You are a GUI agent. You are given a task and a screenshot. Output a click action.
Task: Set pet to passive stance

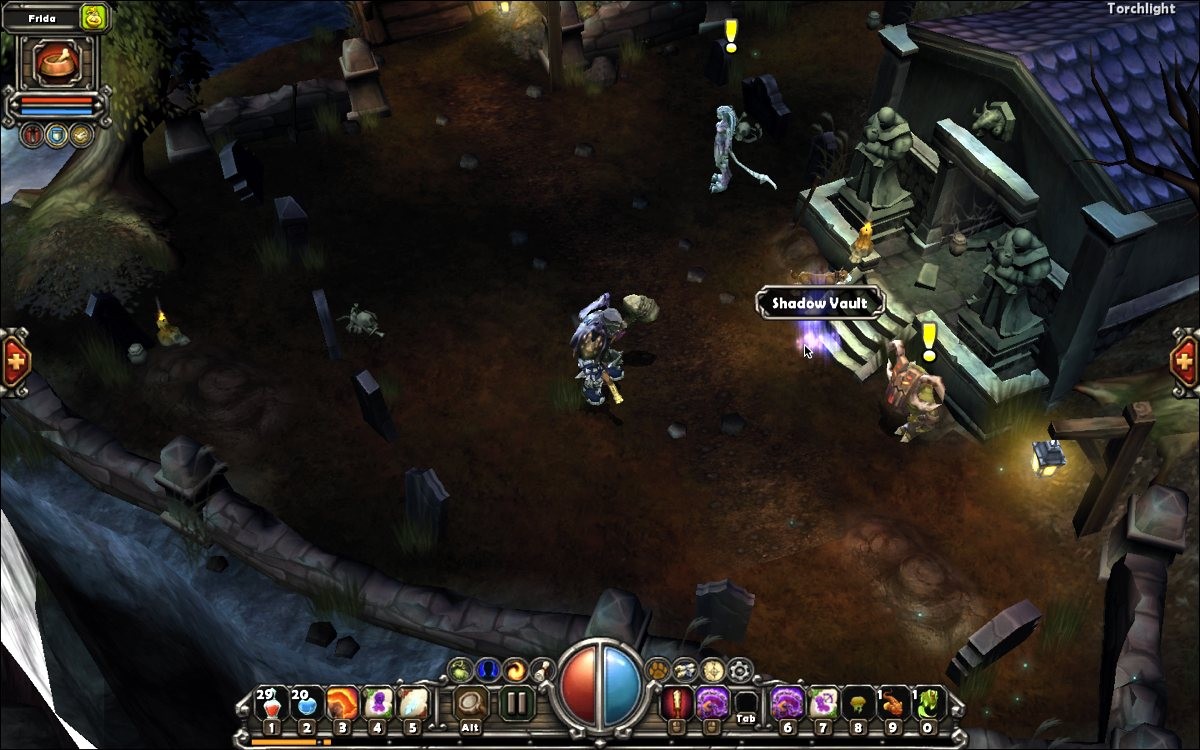(80, 135)
